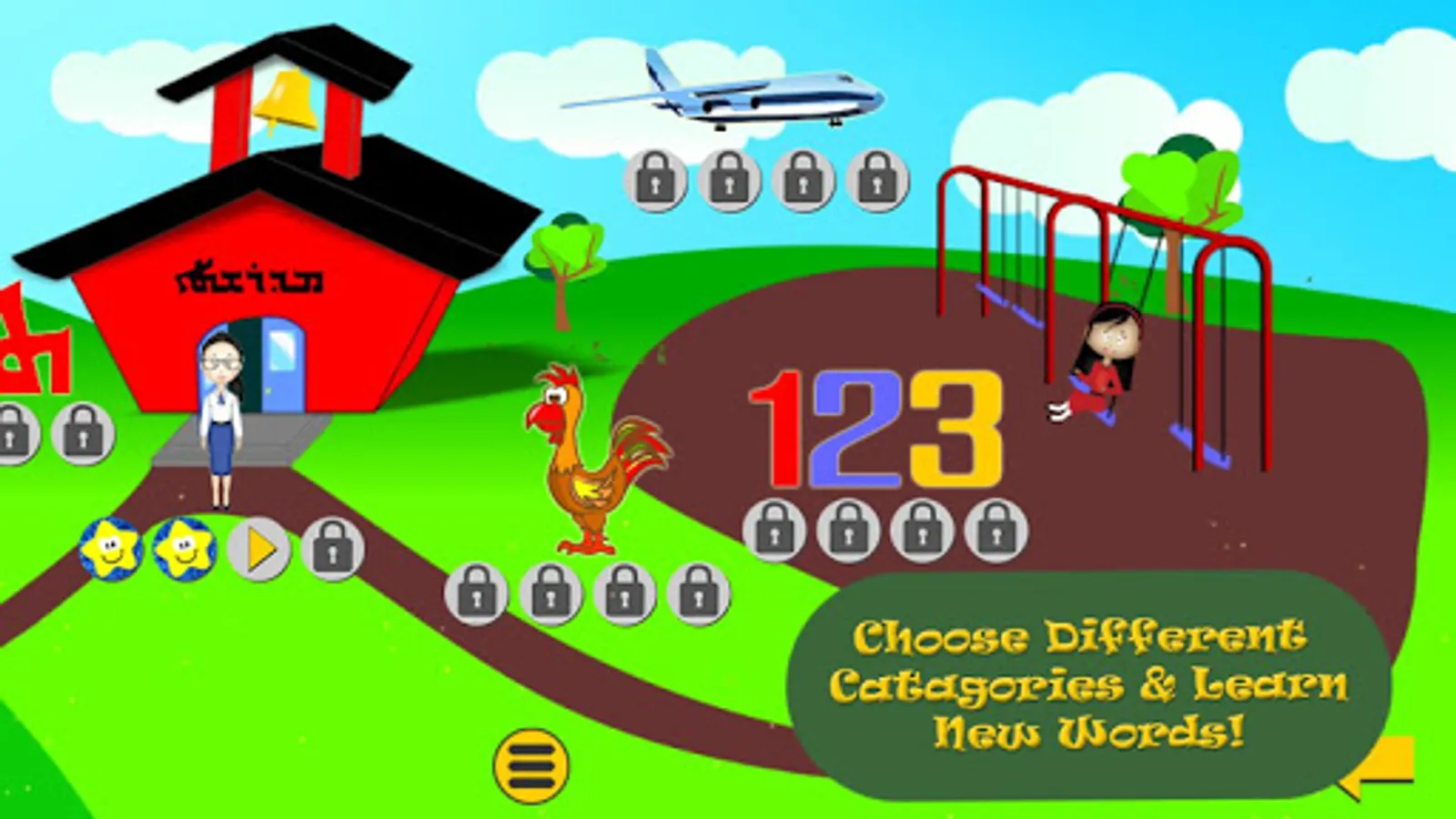Click the rightmost padlock in the airplane row
Screen dimensions: 1456x819
click(875, 179)
